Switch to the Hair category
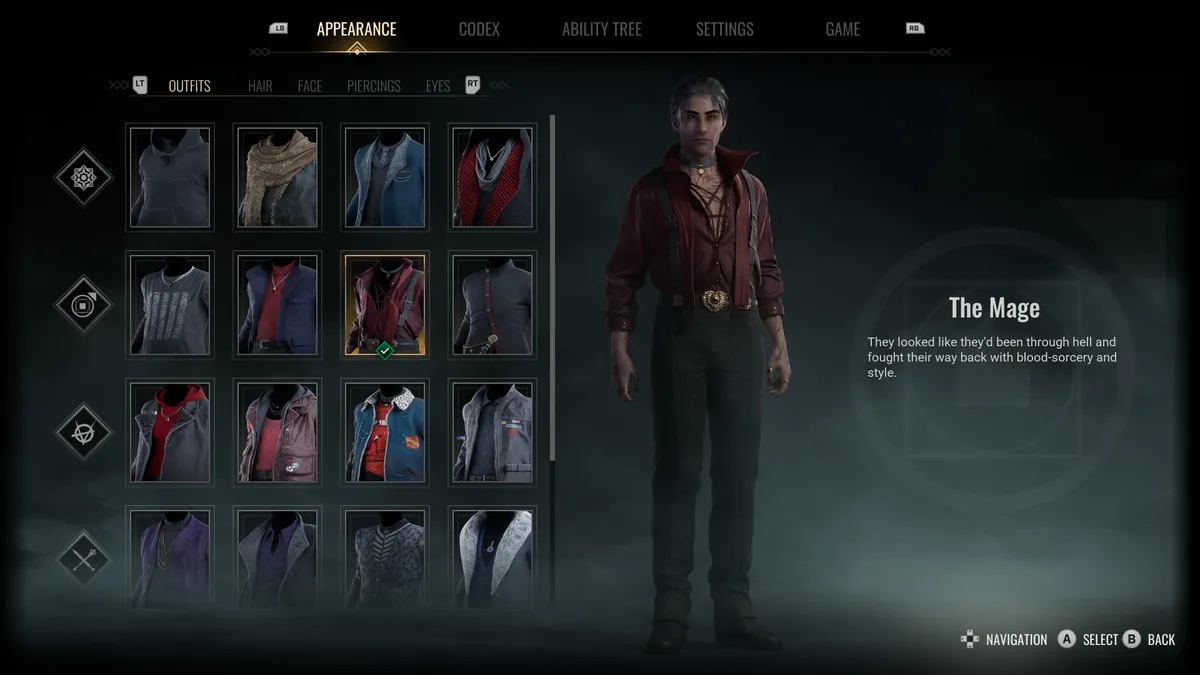This screenshot has height=675, width=1200. coord(260,86)
